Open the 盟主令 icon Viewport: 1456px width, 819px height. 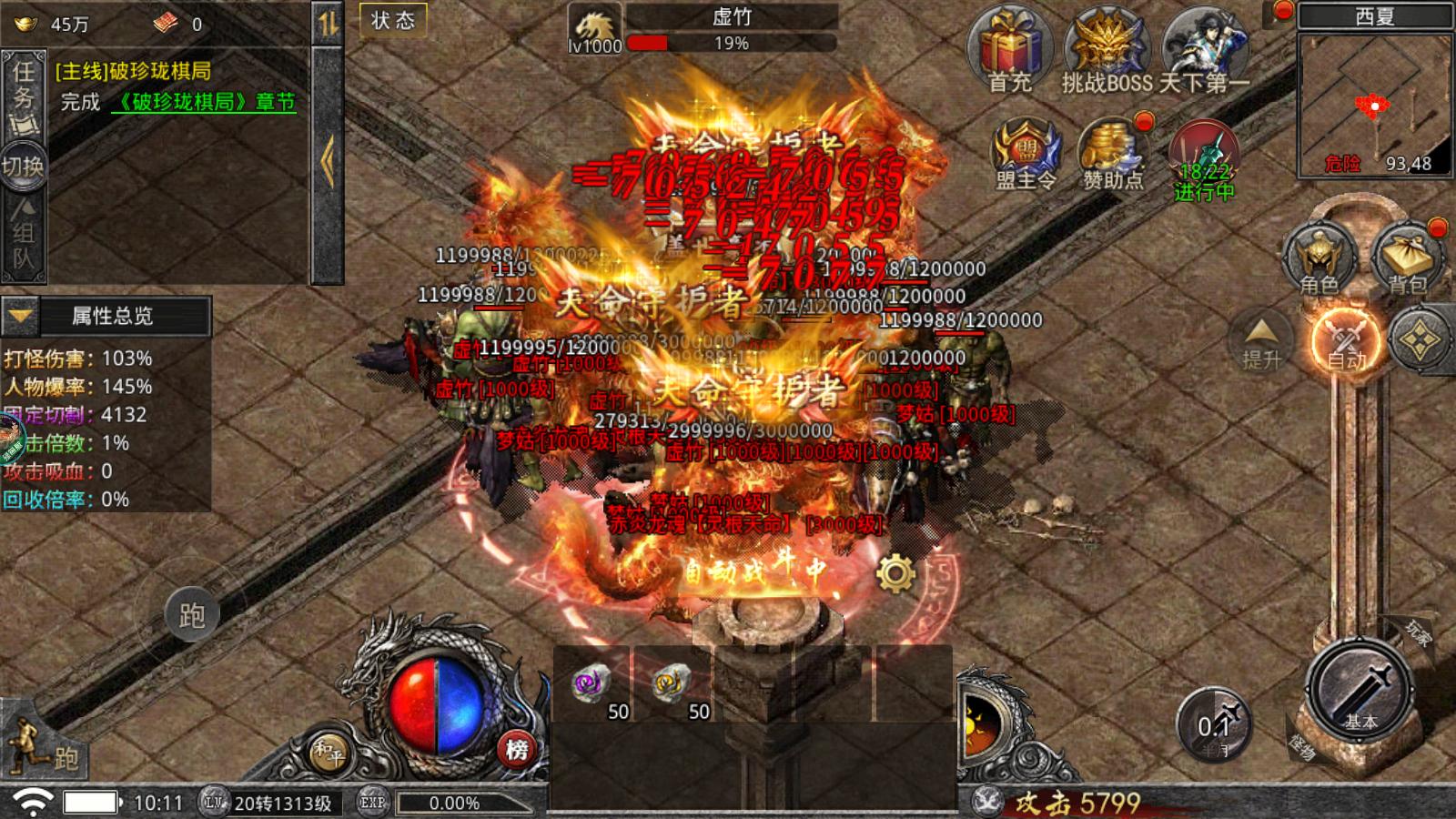(1026, 153)
